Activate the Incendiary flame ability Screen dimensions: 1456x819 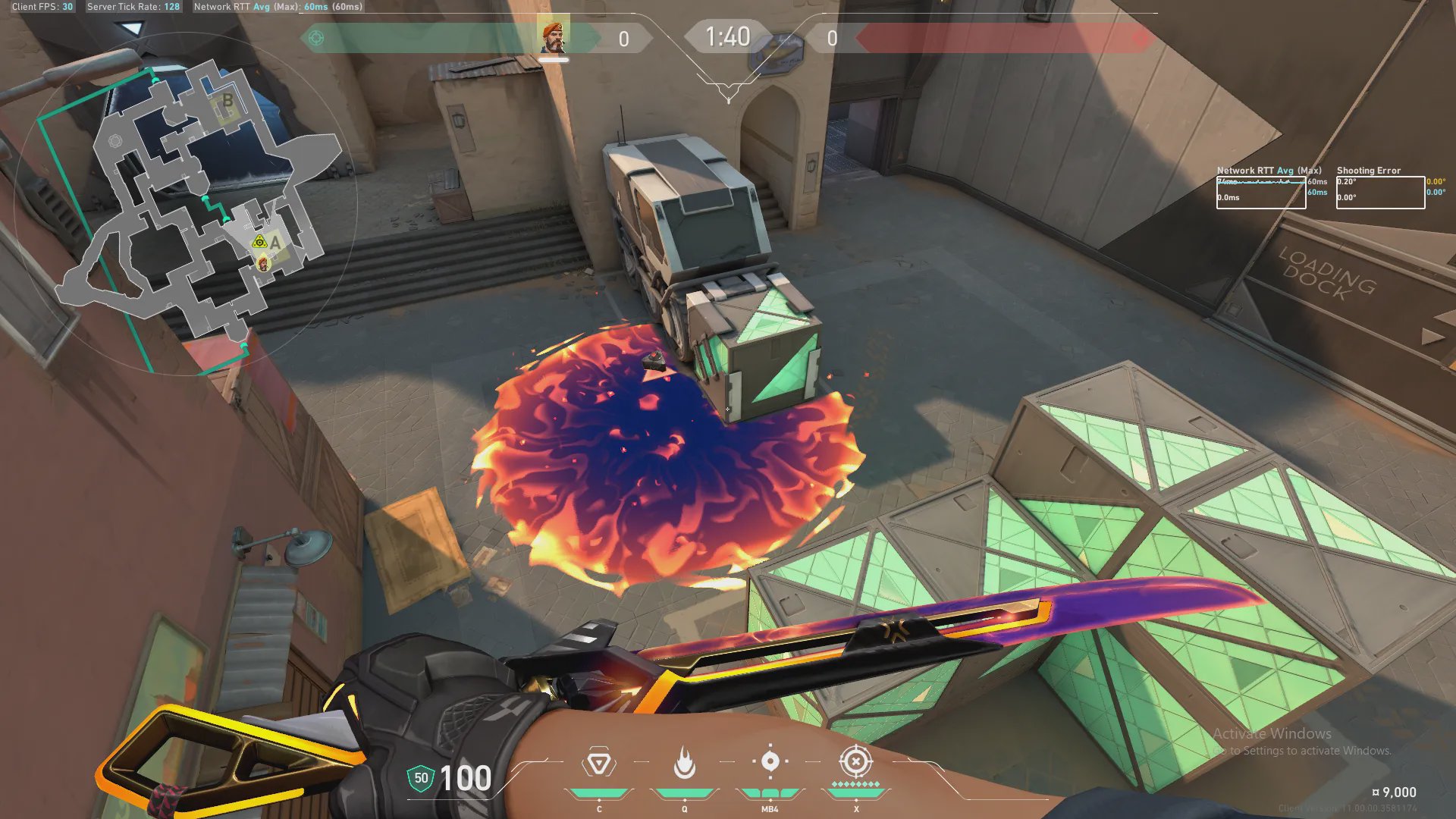(684, 763)
